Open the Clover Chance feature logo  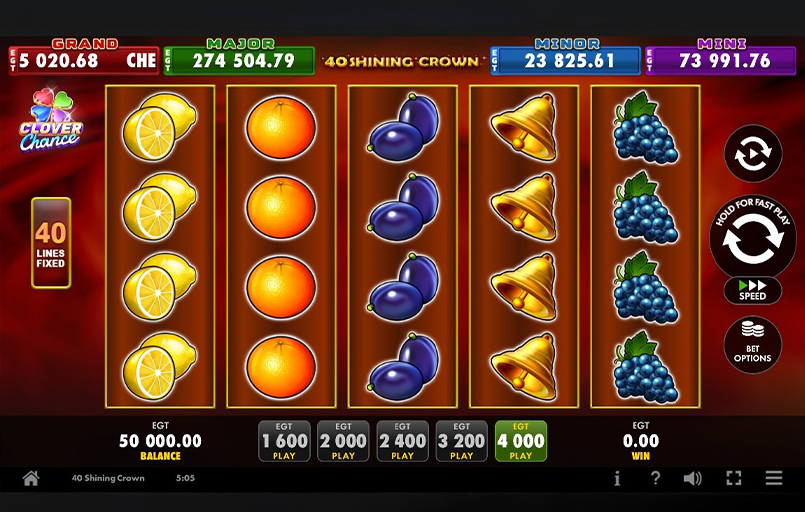[51, 121]
